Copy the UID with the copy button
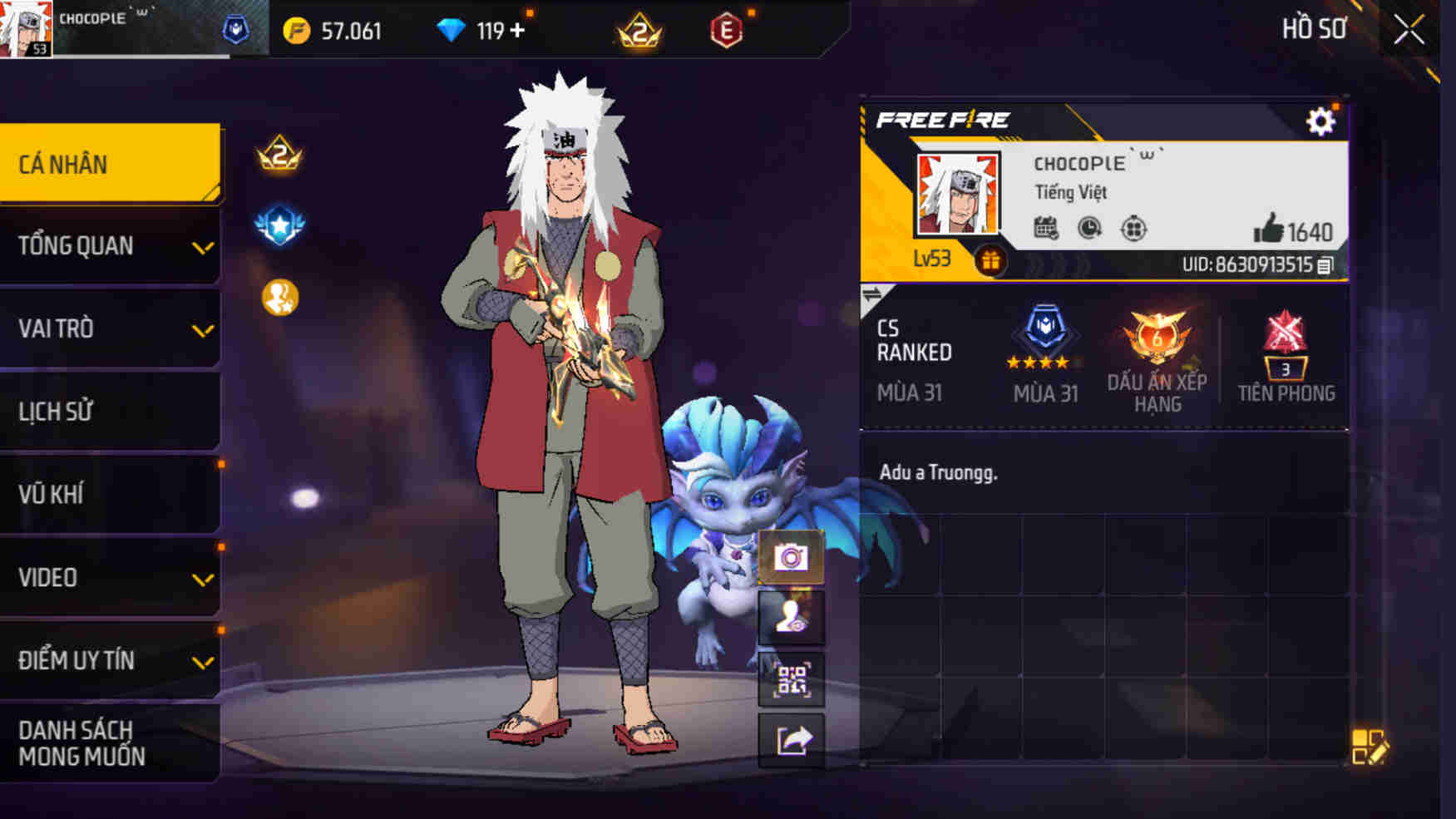1456x819 pixels. click(1325, 268)
